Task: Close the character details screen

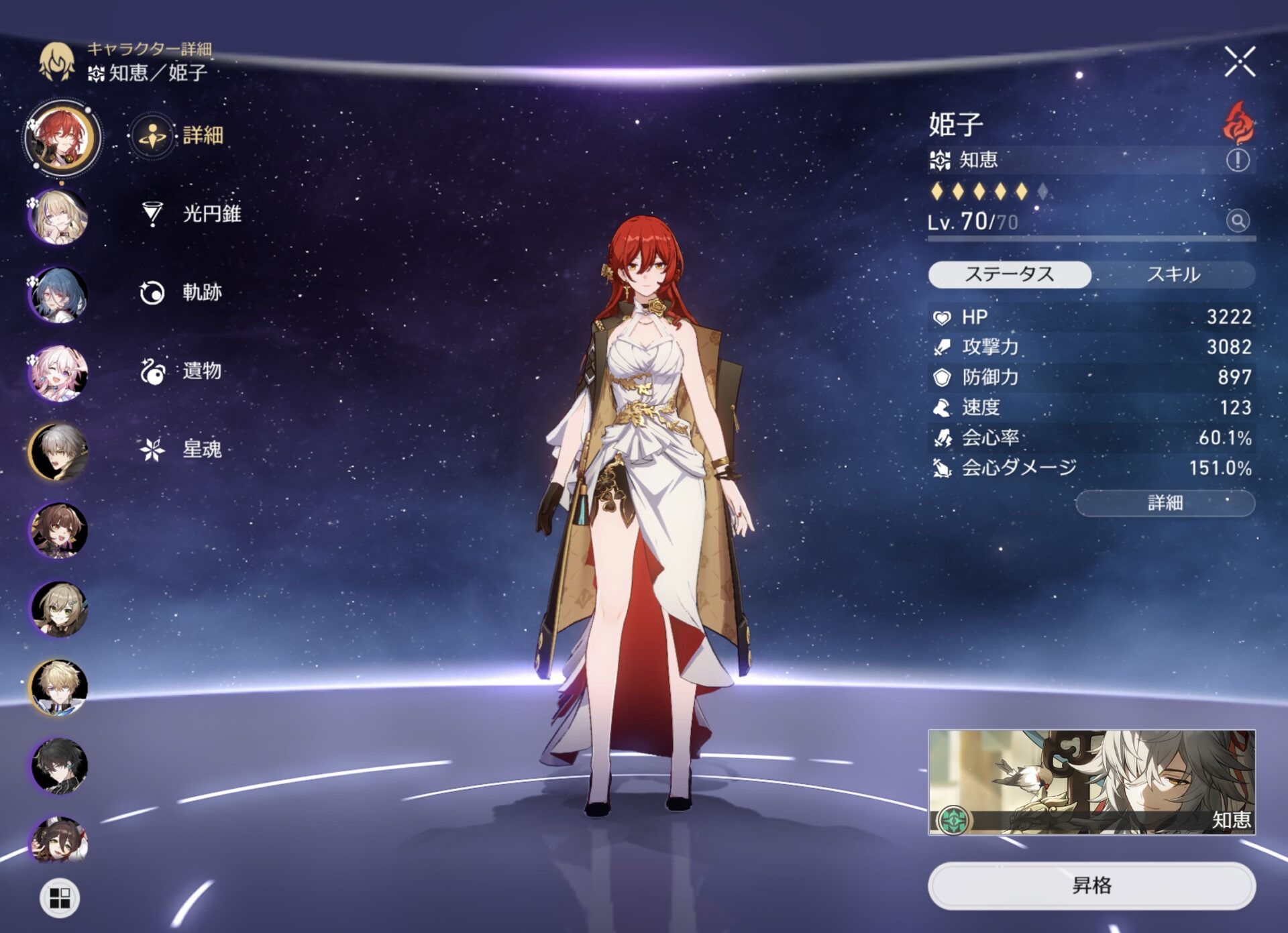Action: click(x=1239, y=62)
